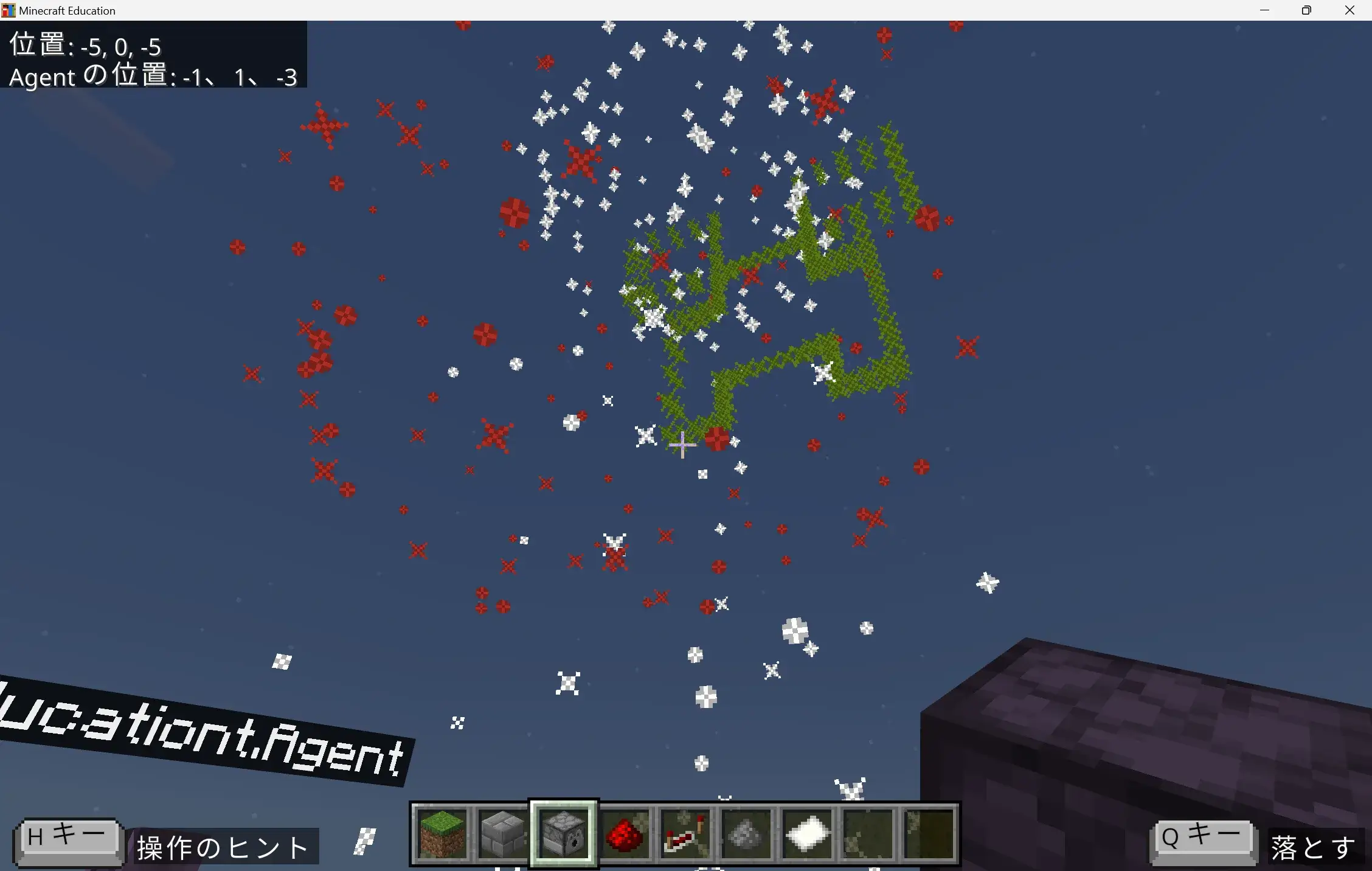This screenshot has width=1372, height=871.
Task: Pick the redstone repeater hotbar slot
Action: click(x=685, y=833)
